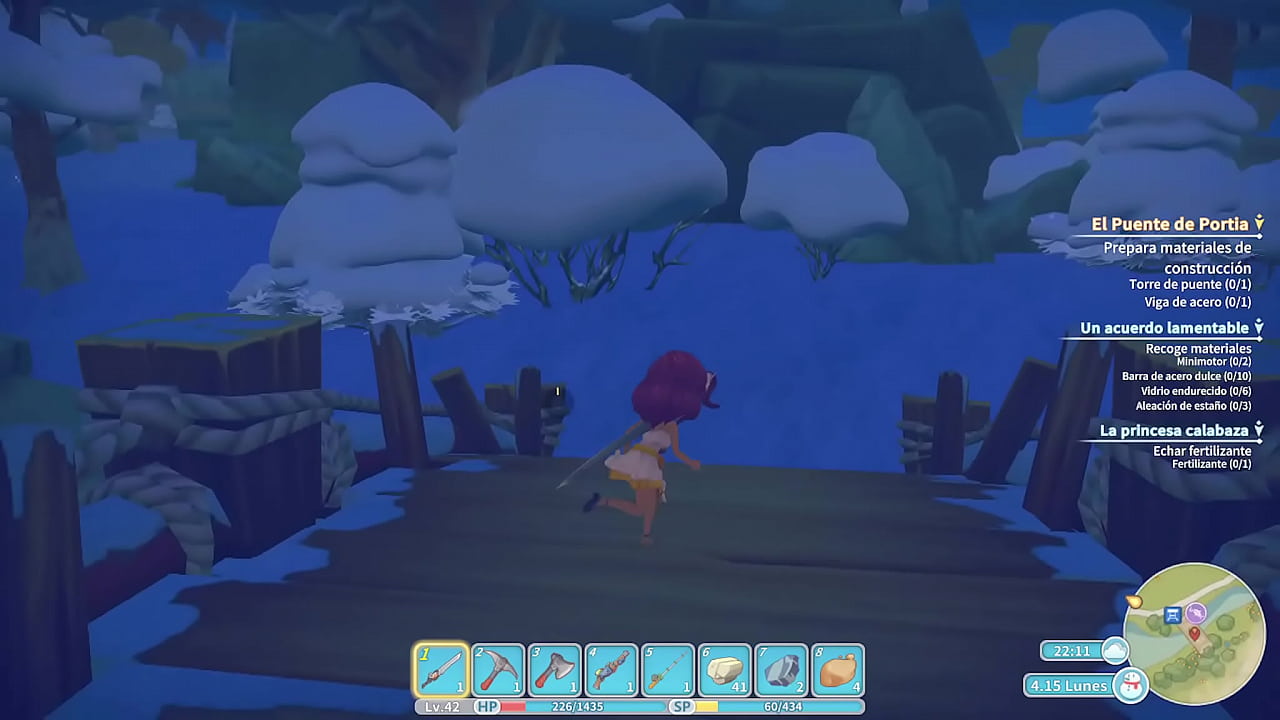Select the rifle gun in slot 4

pyautogui.click(x=611, y=670)
